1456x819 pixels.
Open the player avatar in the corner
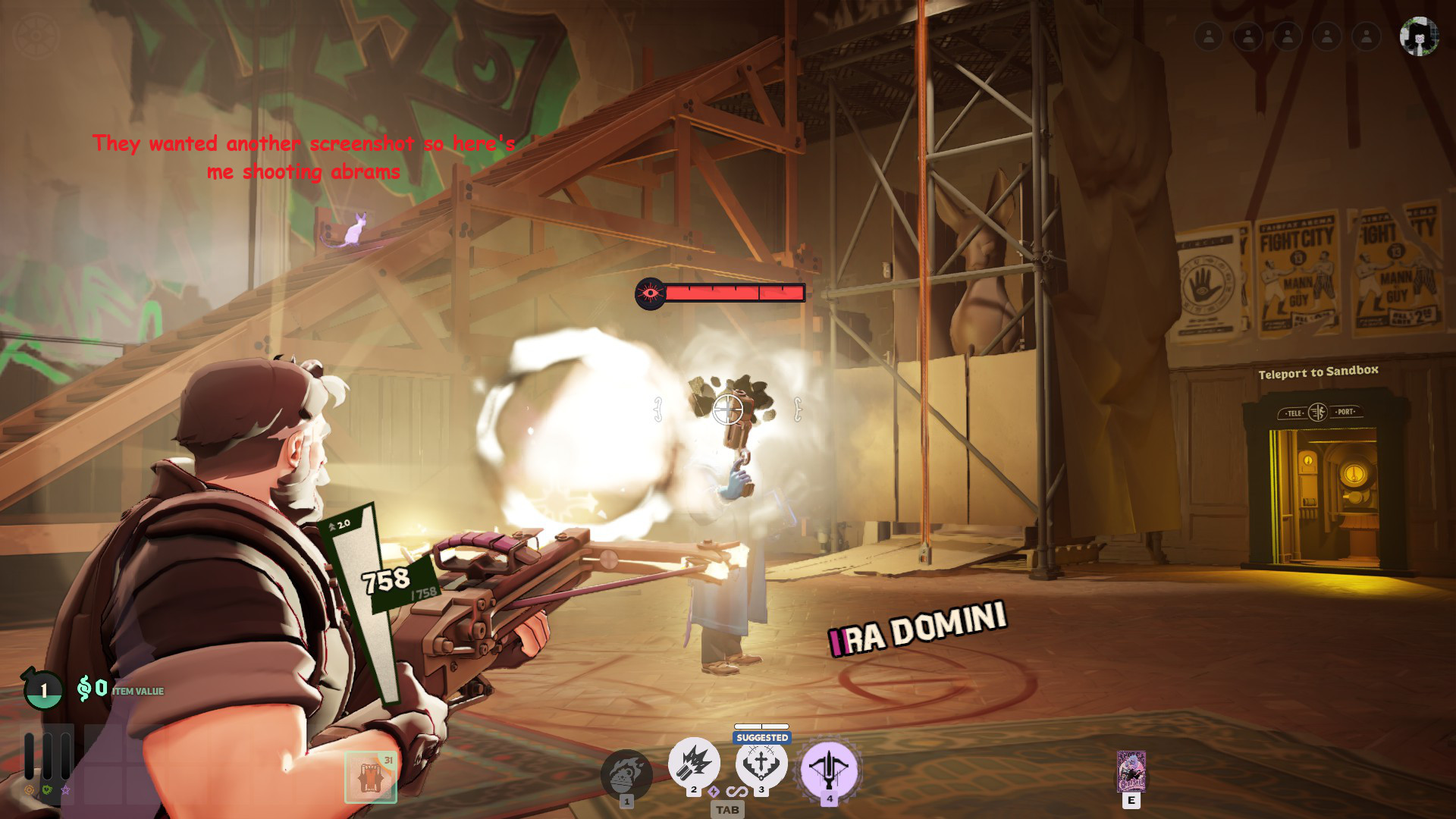pyautogui.click(x=1418, y=36)
